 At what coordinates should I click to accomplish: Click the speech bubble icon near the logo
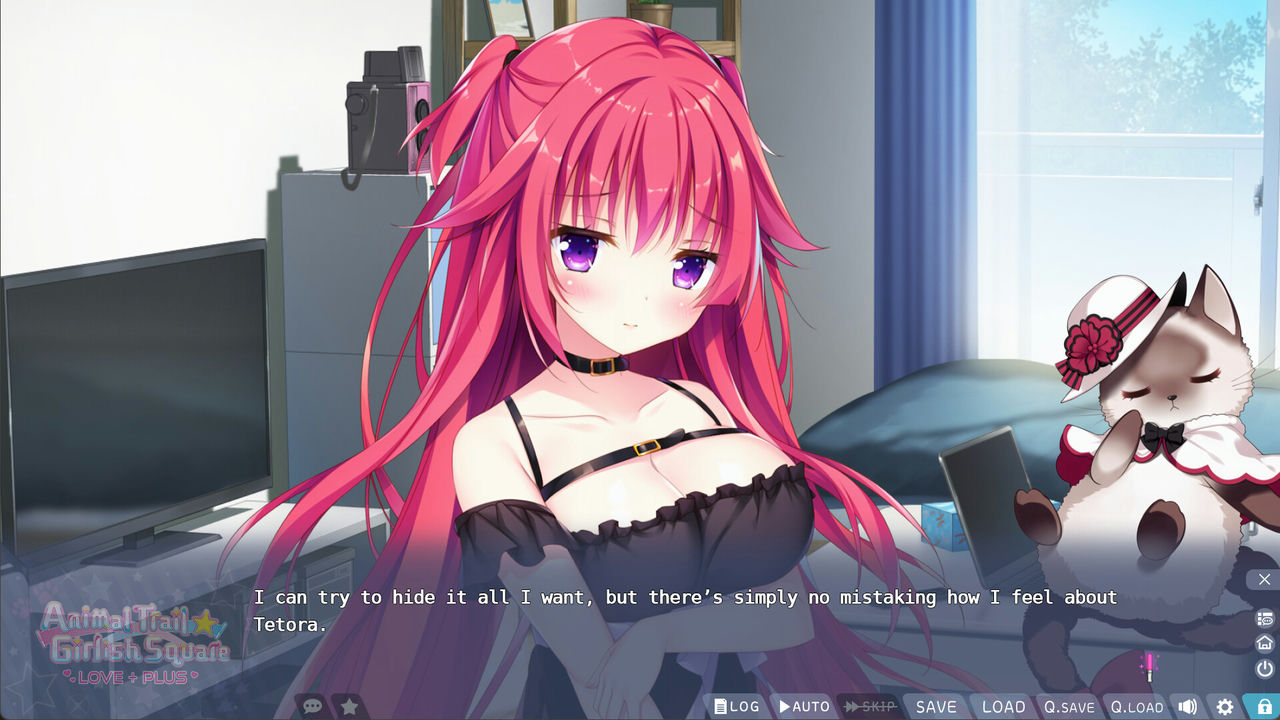click(x=311, y=704)
